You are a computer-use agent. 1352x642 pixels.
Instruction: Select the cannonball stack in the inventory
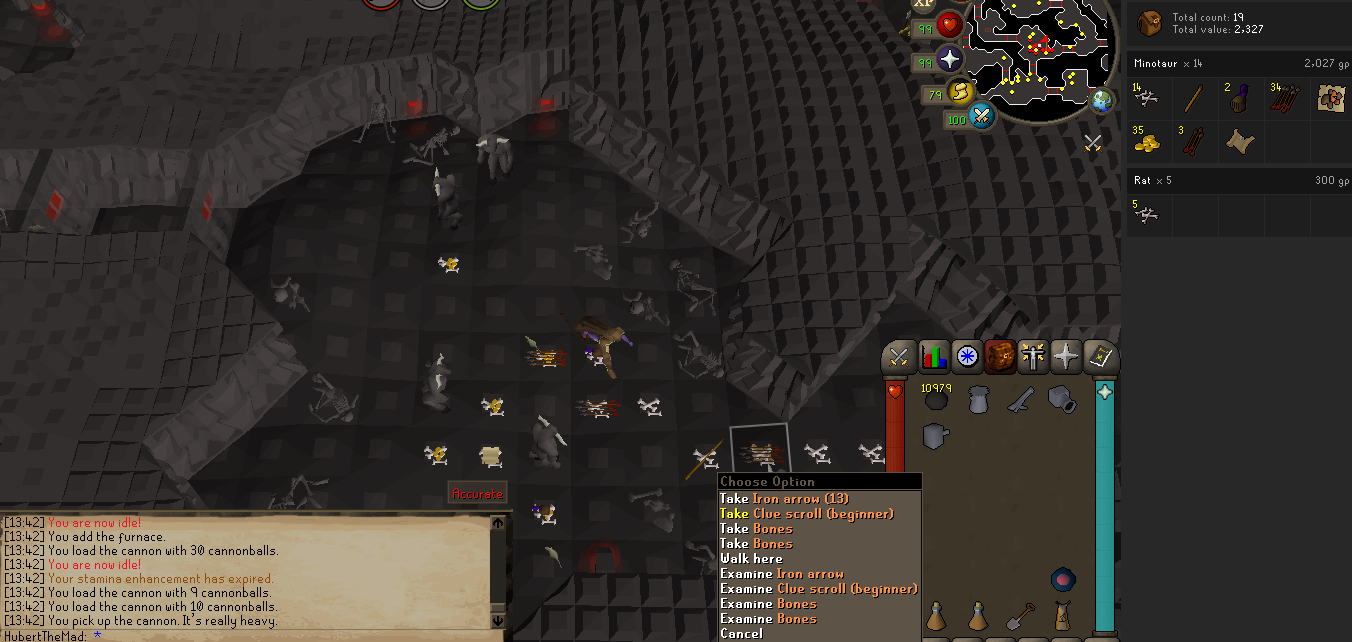tap(936, 400)
